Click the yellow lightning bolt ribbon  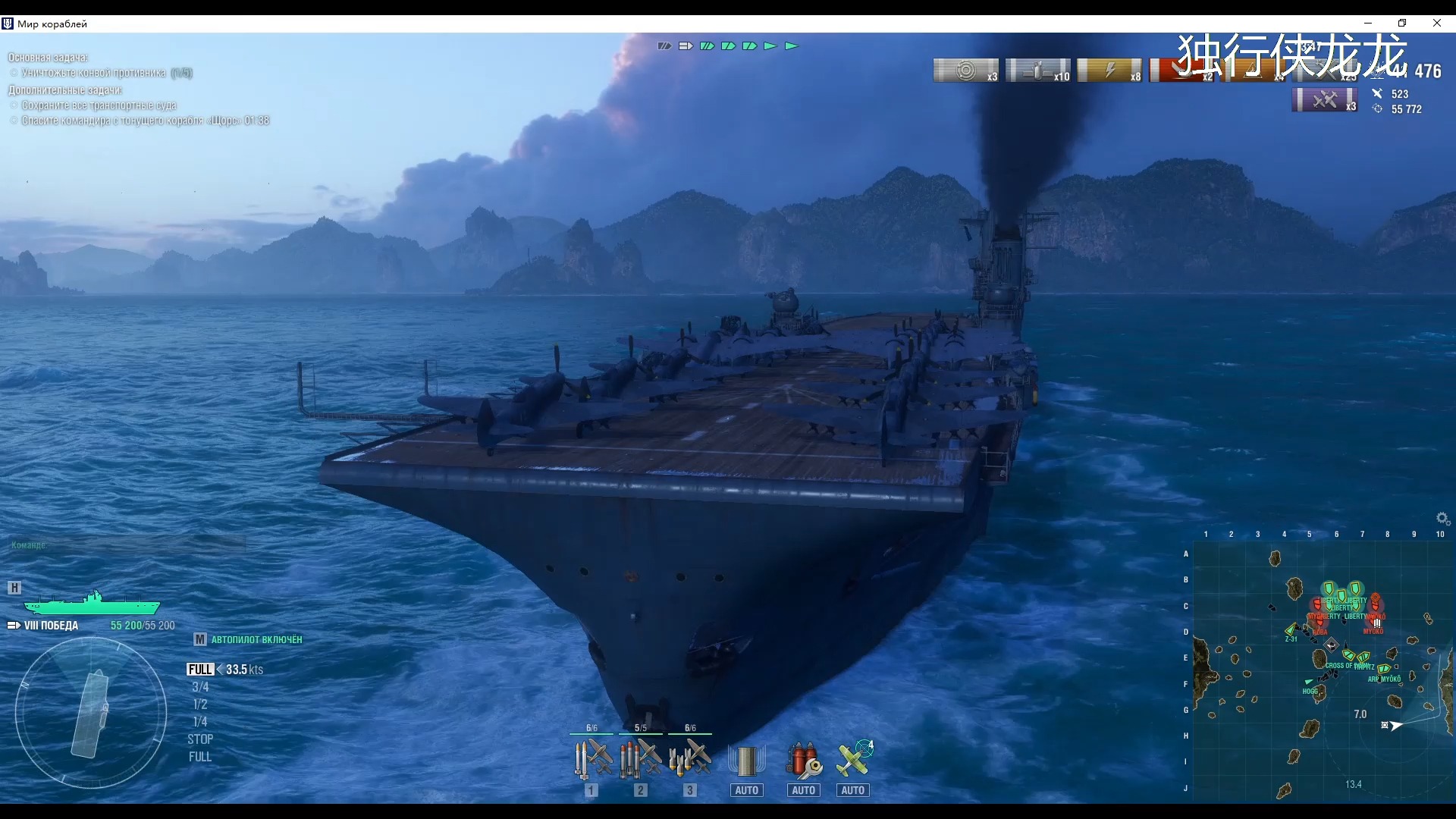coord(1109,71)
